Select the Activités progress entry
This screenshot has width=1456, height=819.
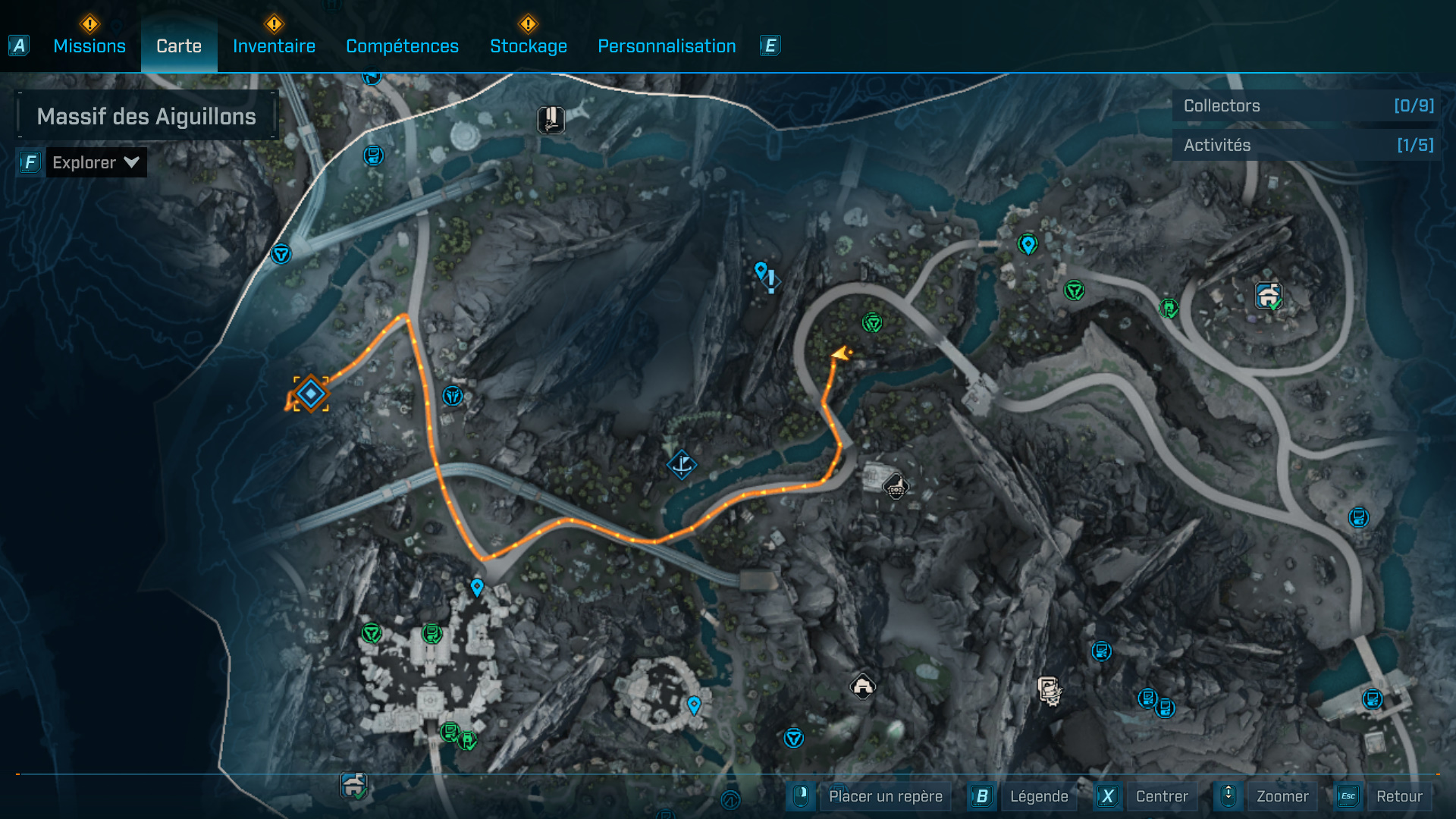coord(1307,145)
